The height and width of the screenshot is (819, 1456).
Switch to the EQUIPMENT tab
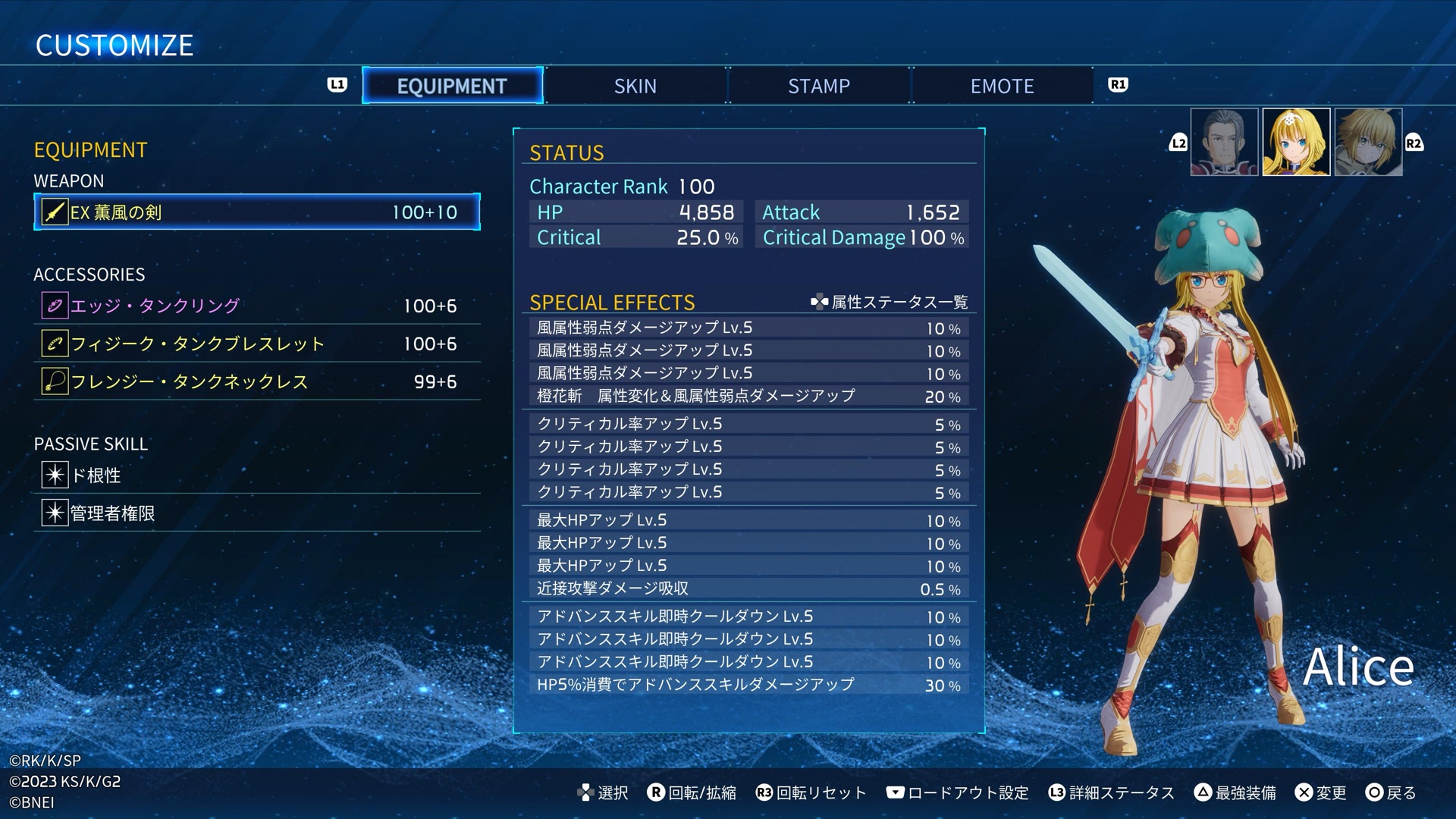tap(452, 86)
